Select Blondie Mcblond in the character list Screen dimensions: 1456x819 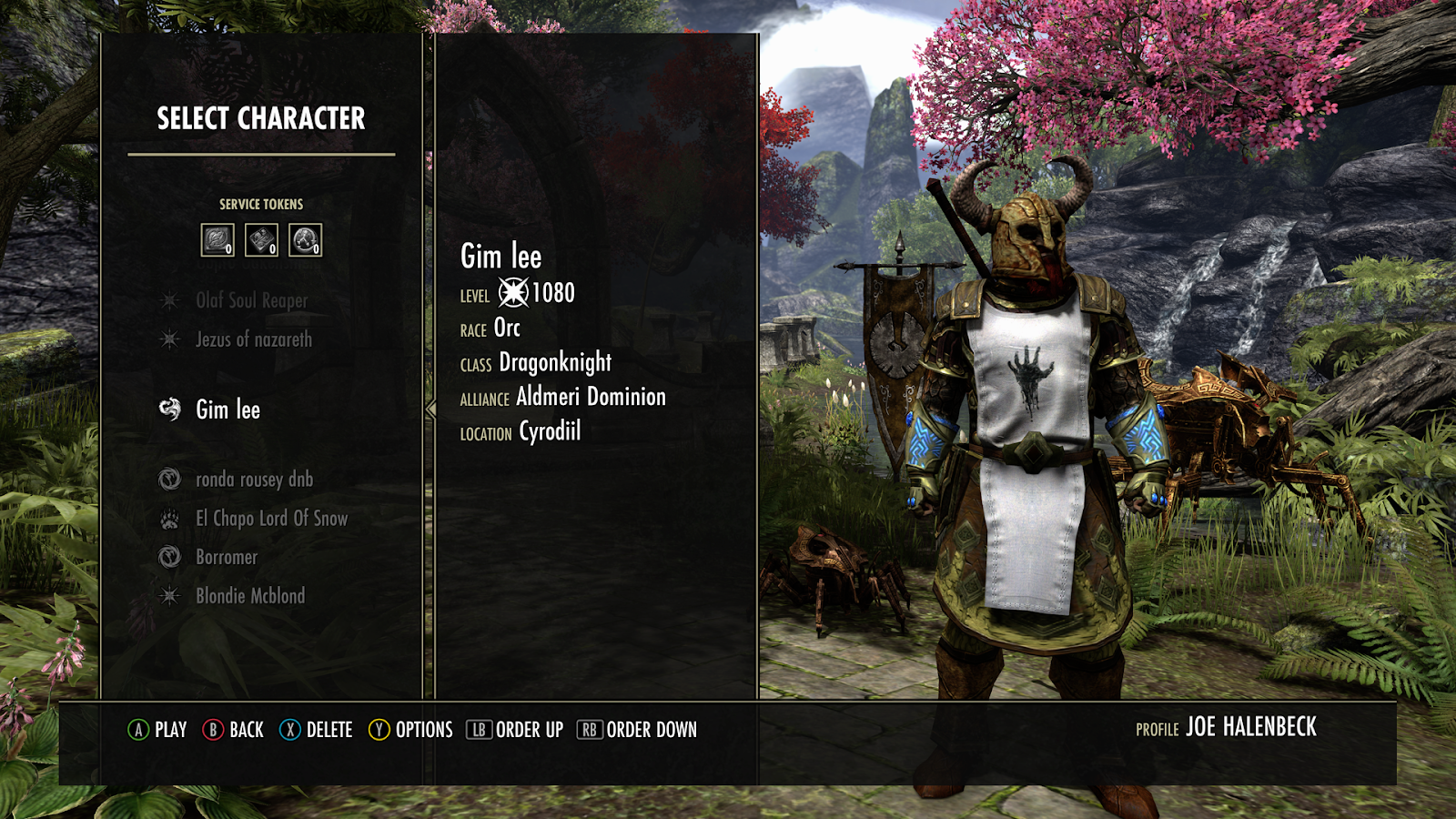tap(250, 596)
